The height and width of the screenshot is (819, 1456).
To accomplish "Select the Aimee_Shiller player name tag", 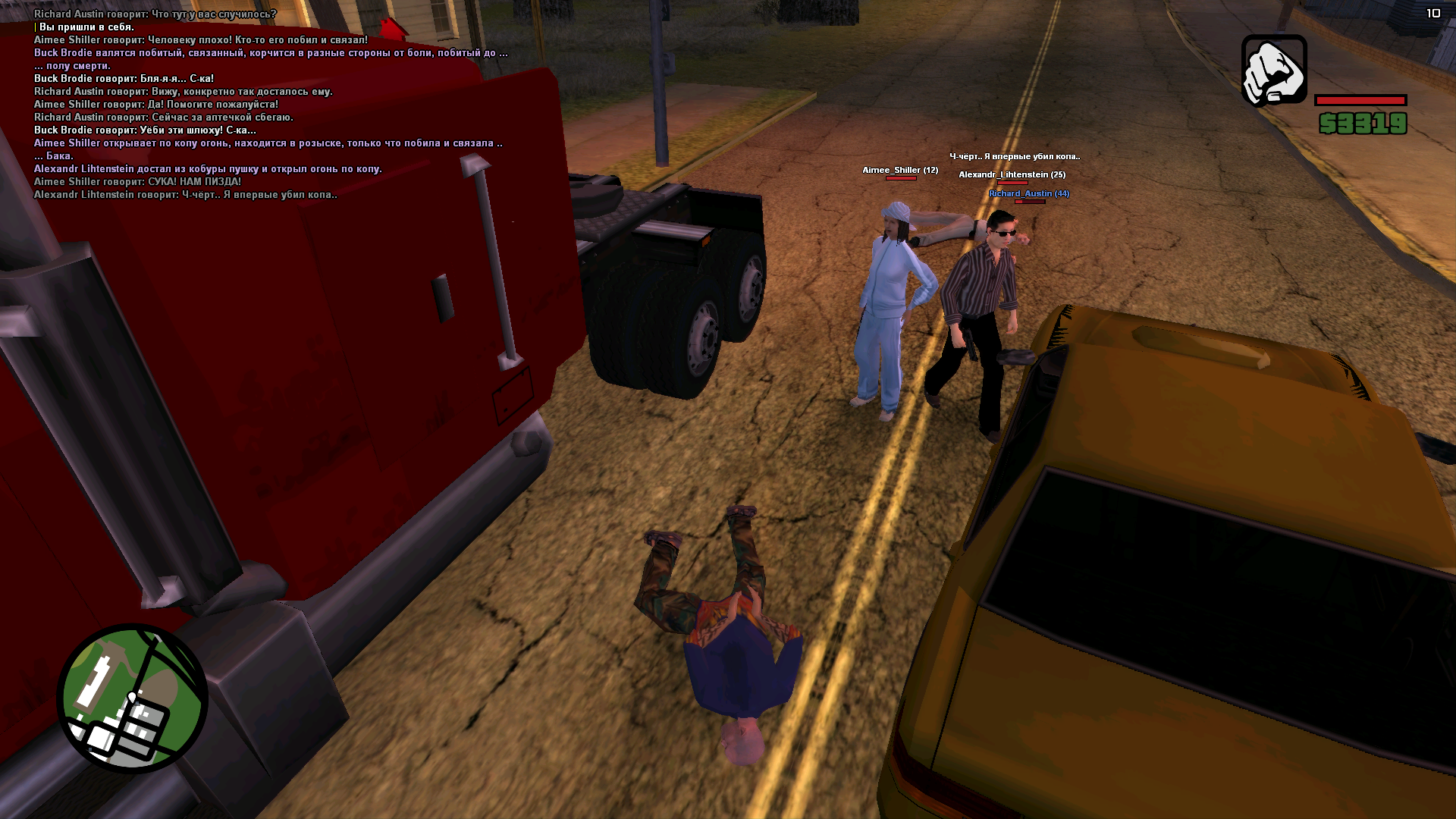I will (900, 170).
